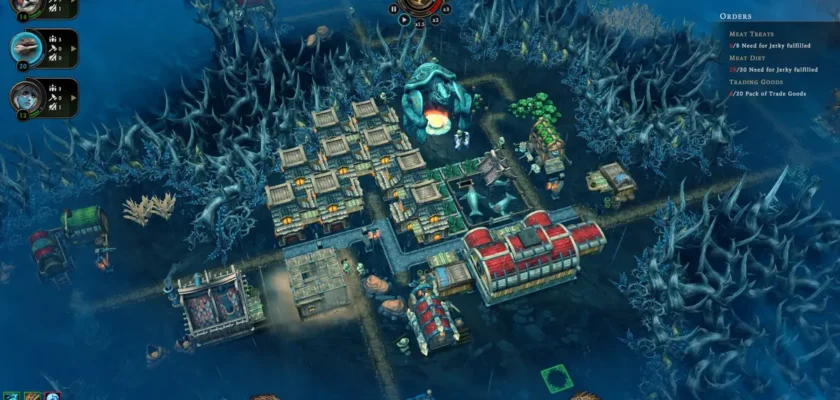Open the Trading Goods order

coord(756,80)
